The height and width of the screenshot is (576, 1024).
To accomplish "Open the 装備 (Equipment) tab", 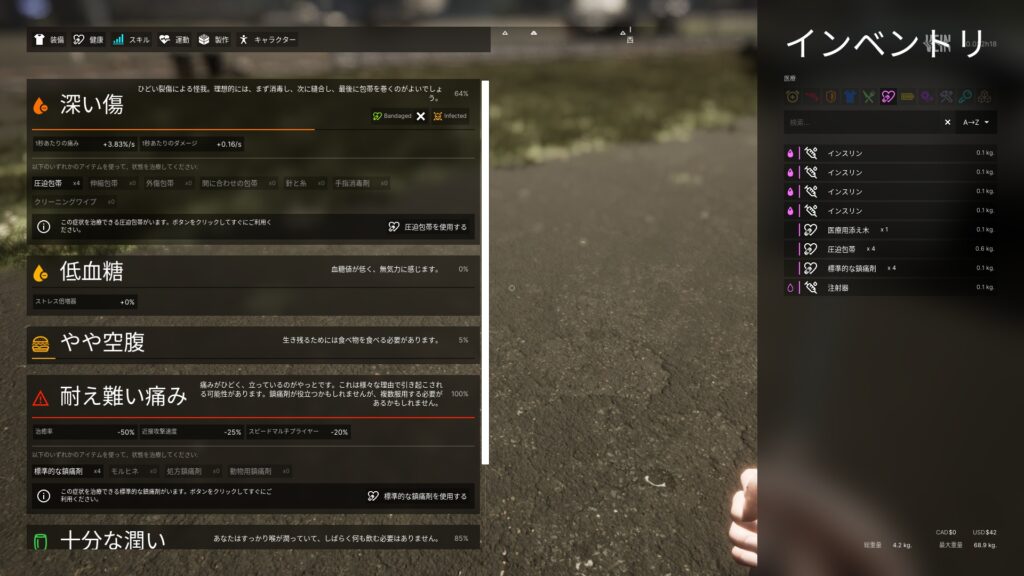I will (49, 40).
